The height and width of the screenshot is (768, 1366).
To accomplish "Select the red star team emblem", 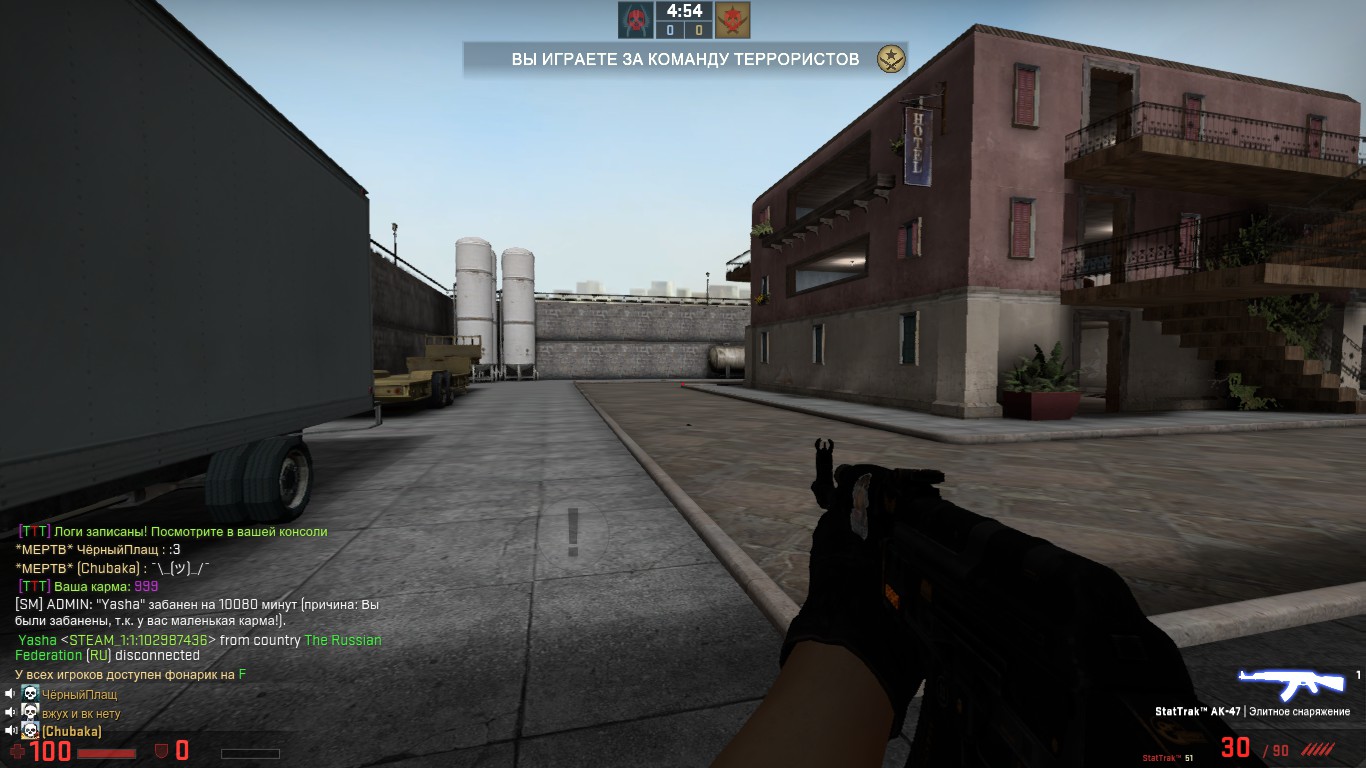I will 732,20.
